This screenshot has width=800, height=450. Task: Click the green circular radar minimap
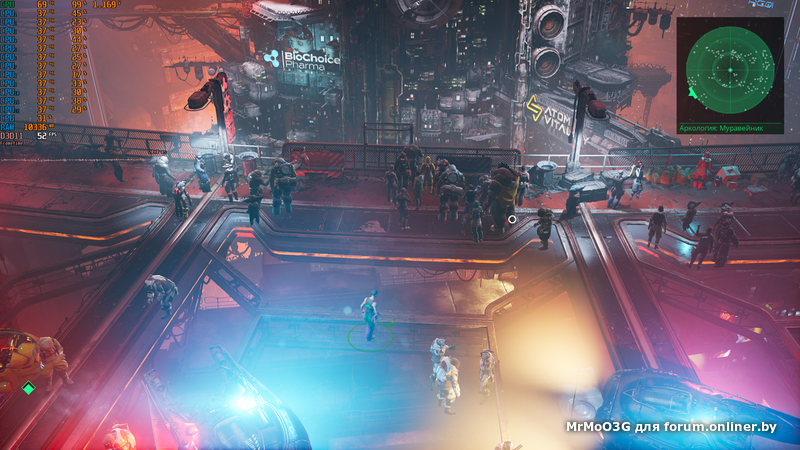point(732,69)
